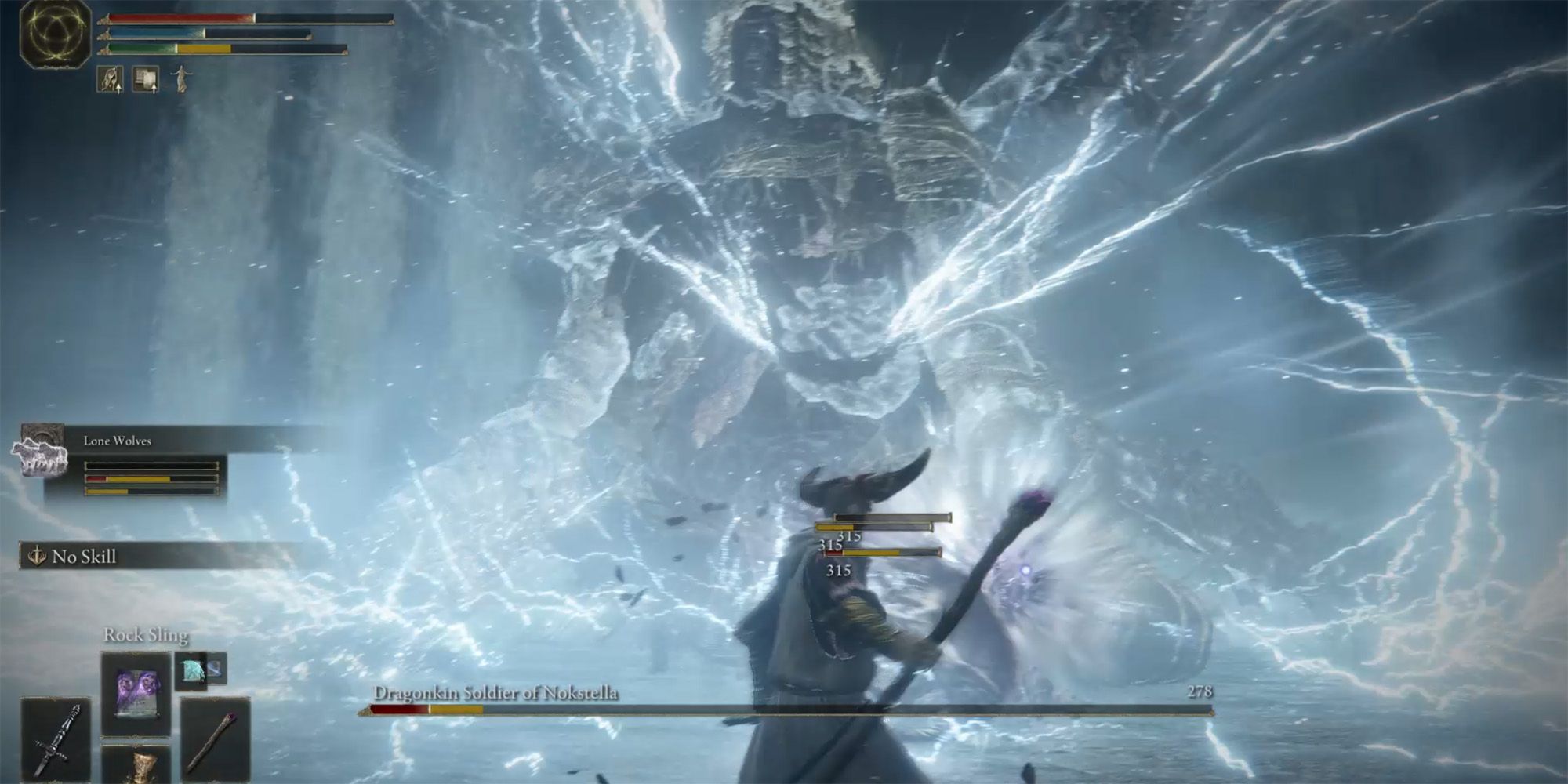1568x784 pixels.
Task: Click the second buff icon with upward arrow
Action: tap(144, 78)
